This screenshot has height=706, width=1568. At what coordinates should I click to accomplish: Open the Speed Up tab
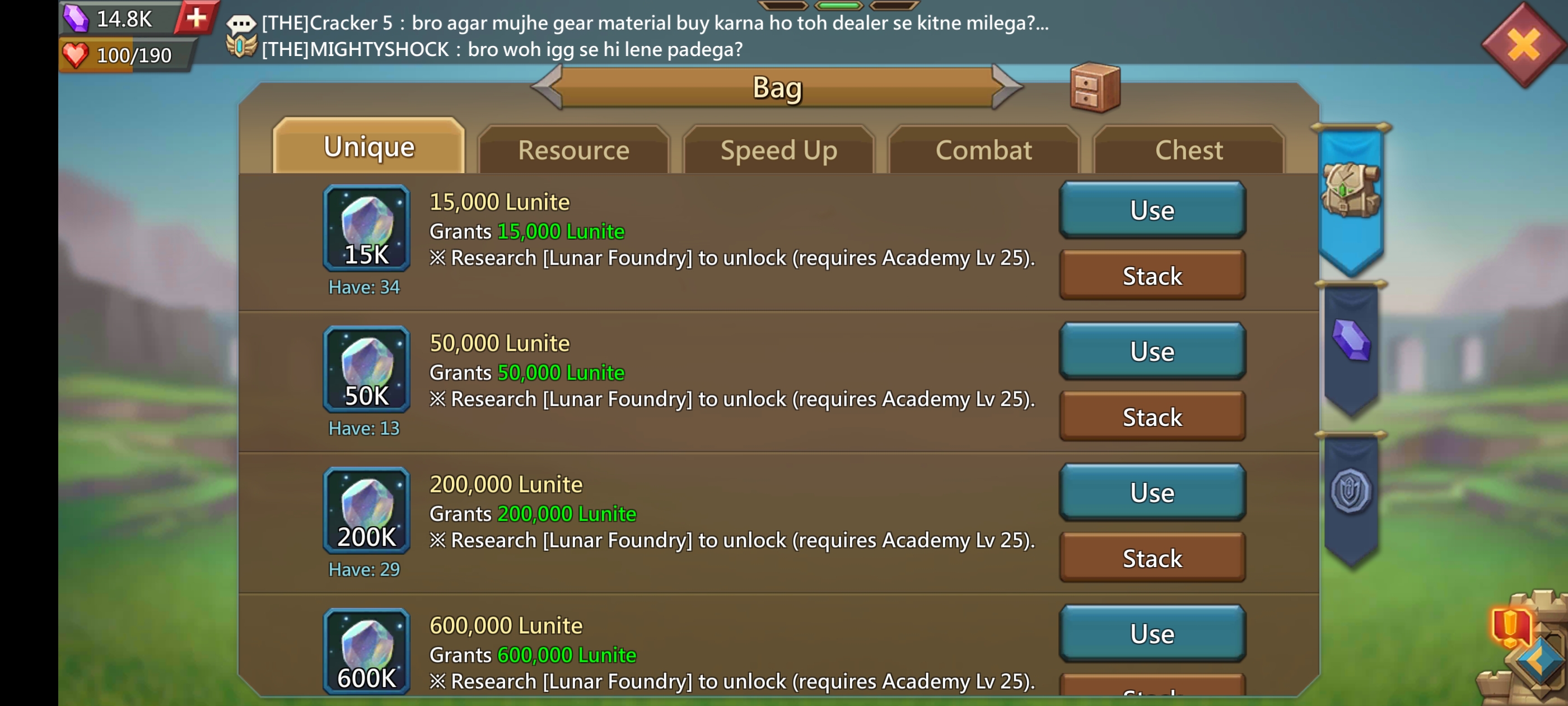[778, 151]
